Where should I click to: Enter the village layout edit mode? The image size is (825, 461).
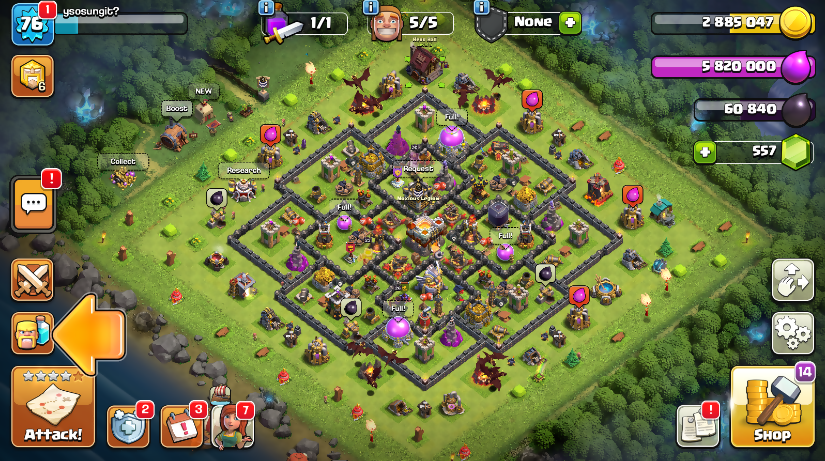(x=792, y=280)
